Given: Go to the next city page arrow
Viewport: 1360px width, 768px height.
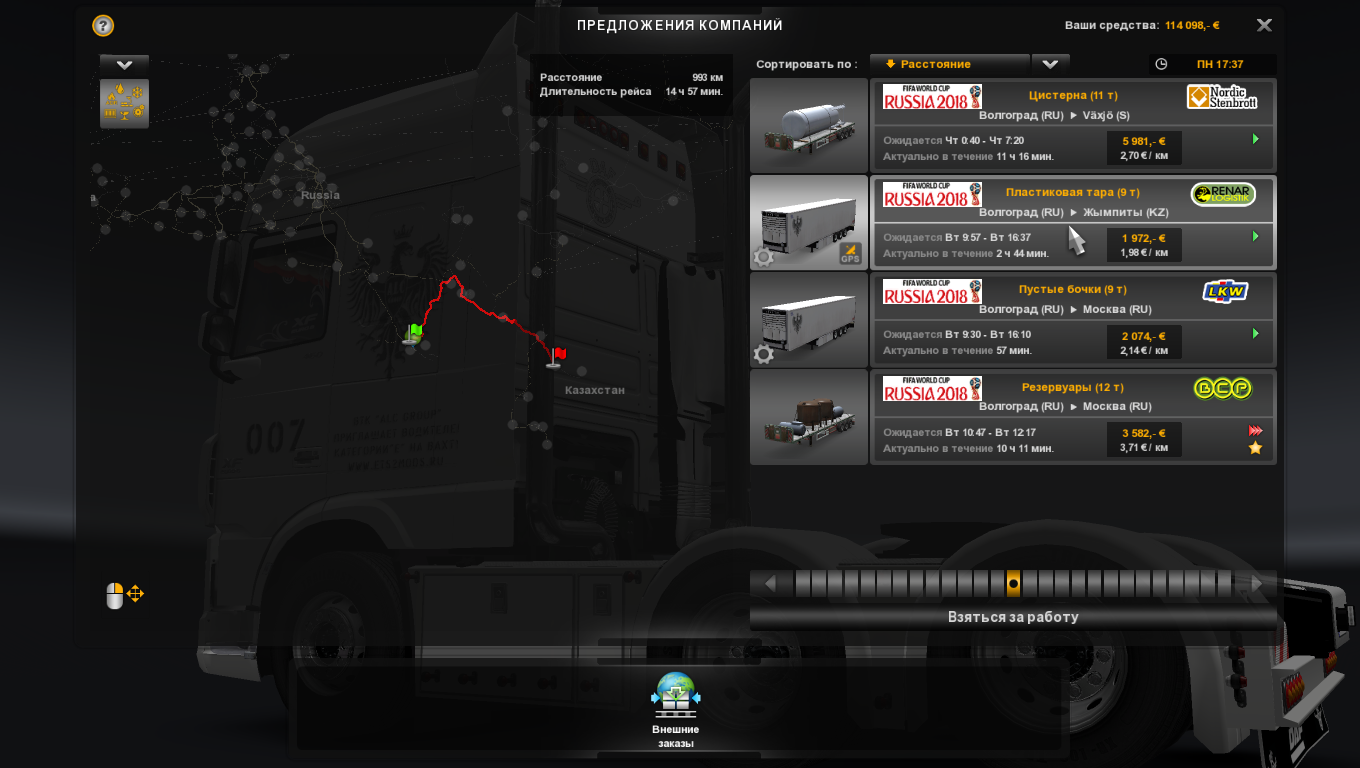Looking at the screenshot, I should (1256, 583).
